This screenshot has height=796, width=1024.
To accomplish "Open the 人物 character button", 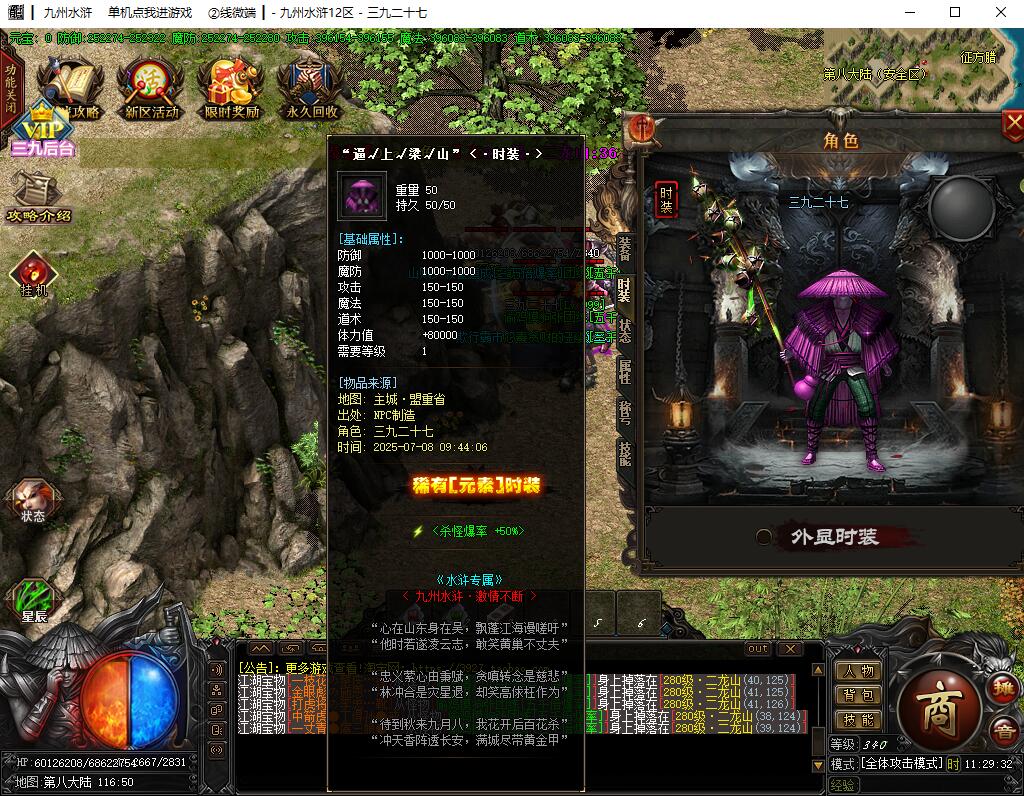I will click(858, 671).
